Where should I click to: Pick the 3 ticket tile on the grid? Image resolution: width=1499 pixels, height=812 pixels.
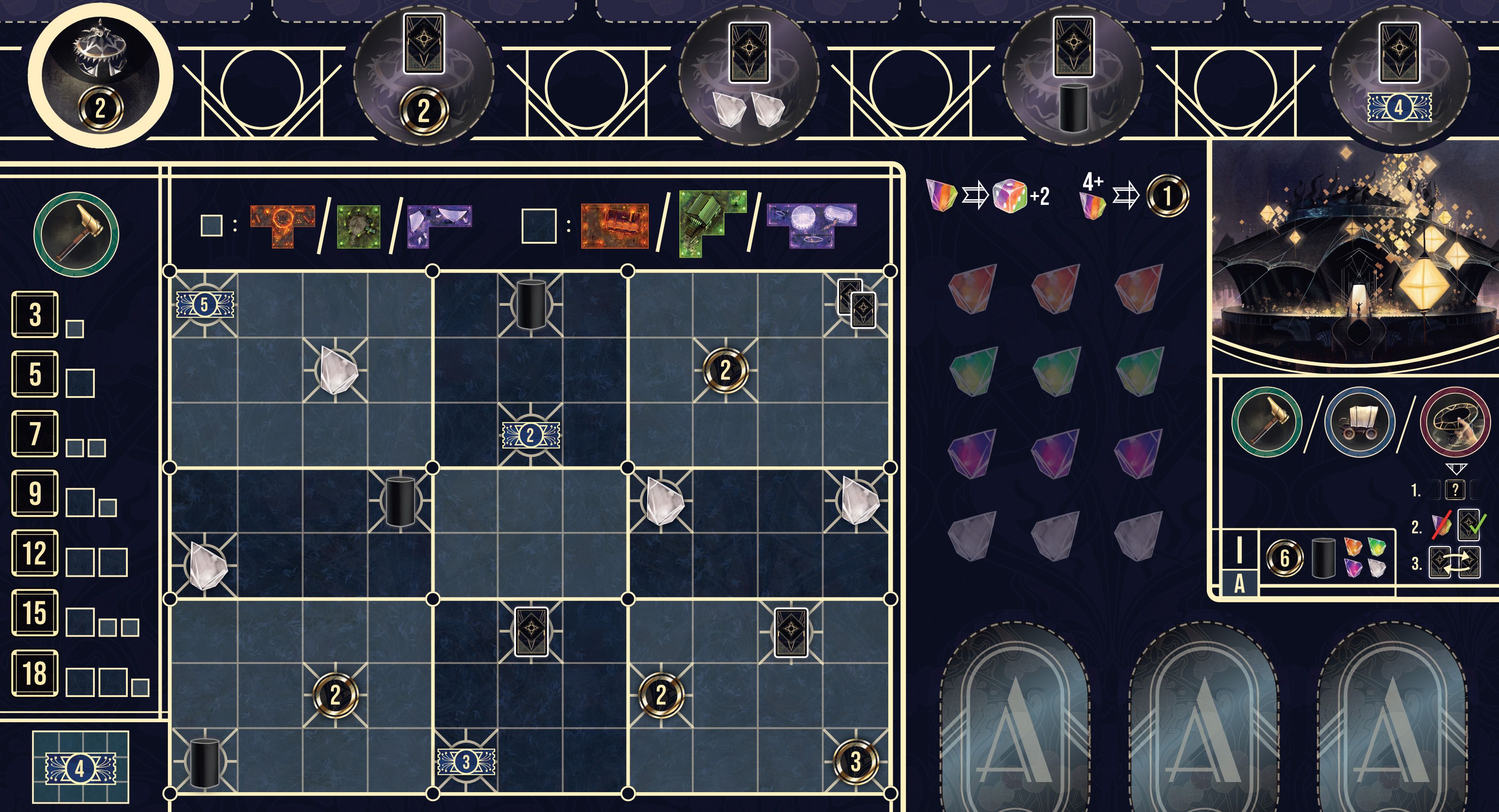(x=466, y=761)
